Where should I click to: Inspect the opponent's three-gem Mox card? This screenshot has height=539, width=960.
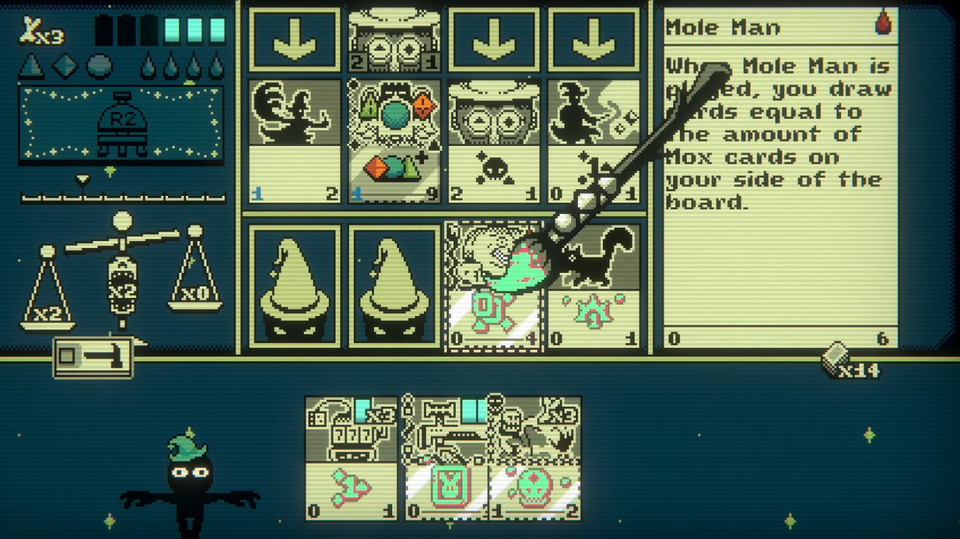pyautogui.click(x=394, y=142)
